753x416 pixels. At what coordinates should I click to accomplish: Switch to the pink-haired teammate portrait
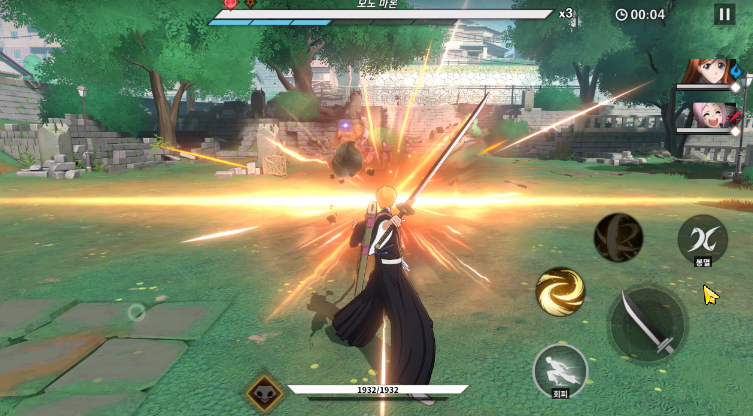[707, 114]
